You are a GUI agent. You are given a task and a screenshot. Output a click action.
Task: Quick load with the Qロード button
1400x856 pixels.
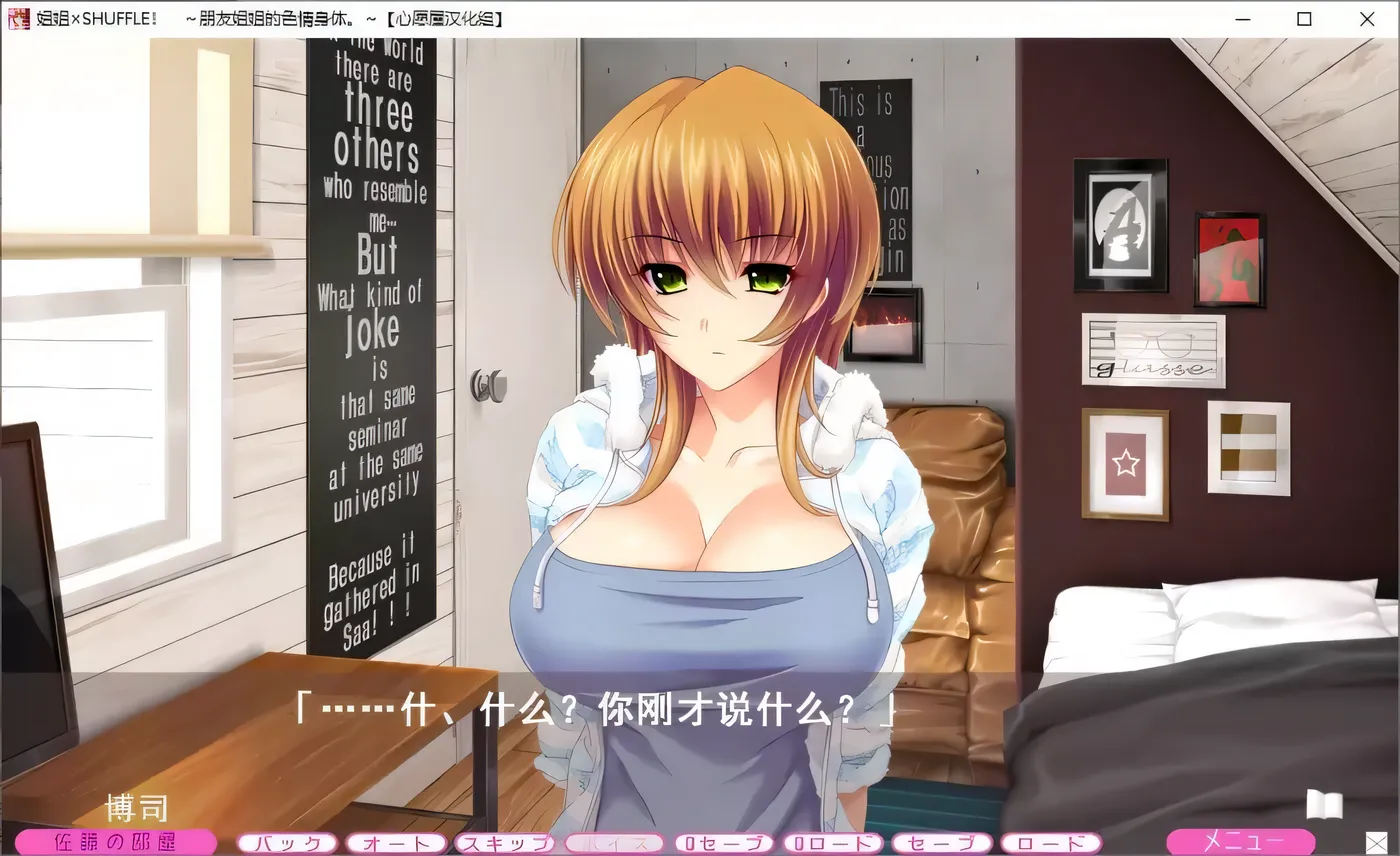(x=831, y=843)
